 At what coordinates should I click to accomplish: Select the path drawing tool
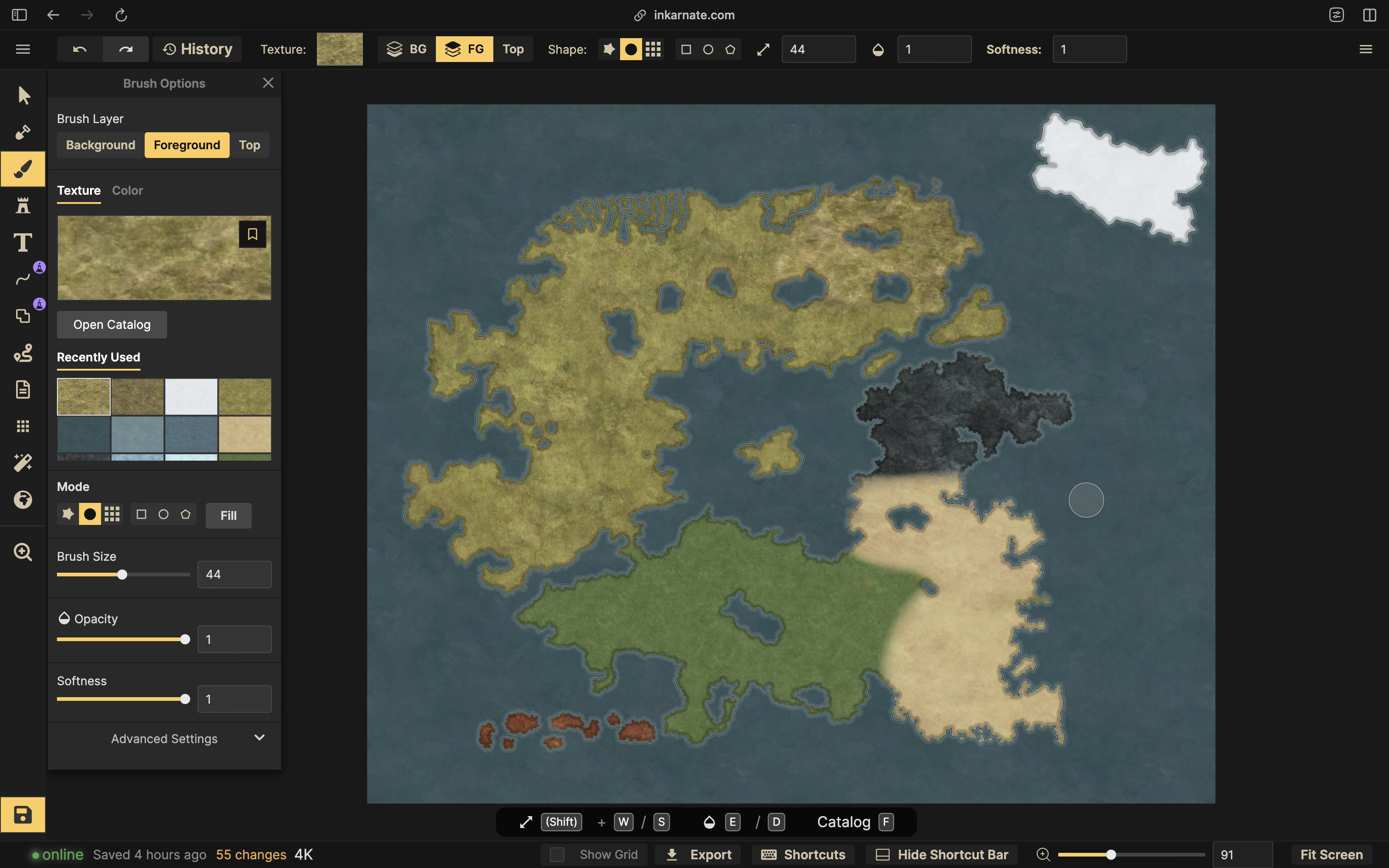[x=23, y=279]
